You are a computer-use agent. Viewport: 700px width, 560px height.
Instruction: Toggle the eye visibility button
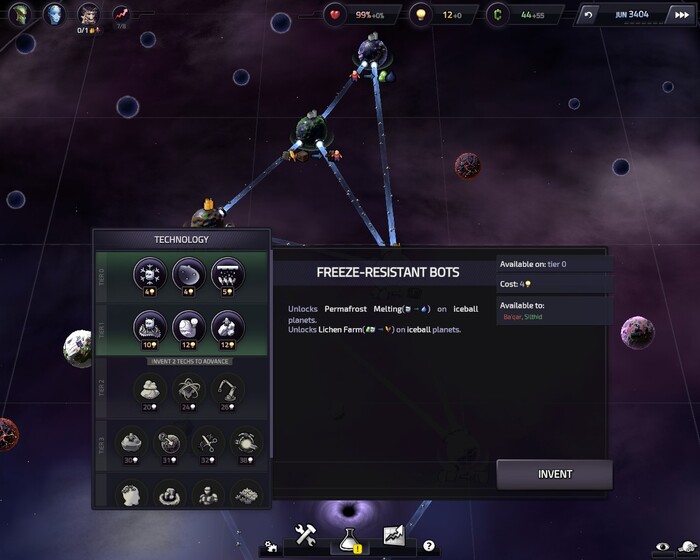coord(661,547)
